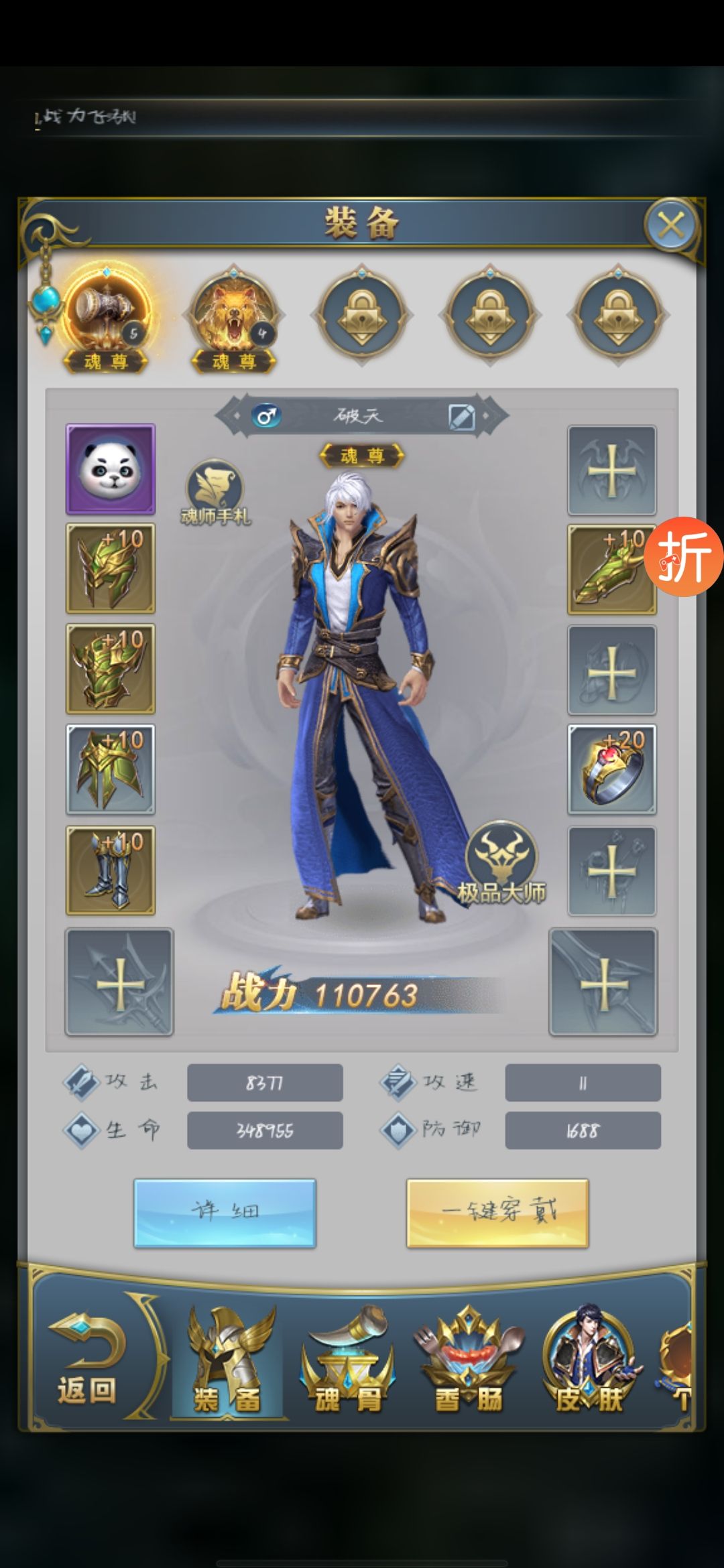
Task: Go back with the 返回 button
Action: (x=87, y=1360)
